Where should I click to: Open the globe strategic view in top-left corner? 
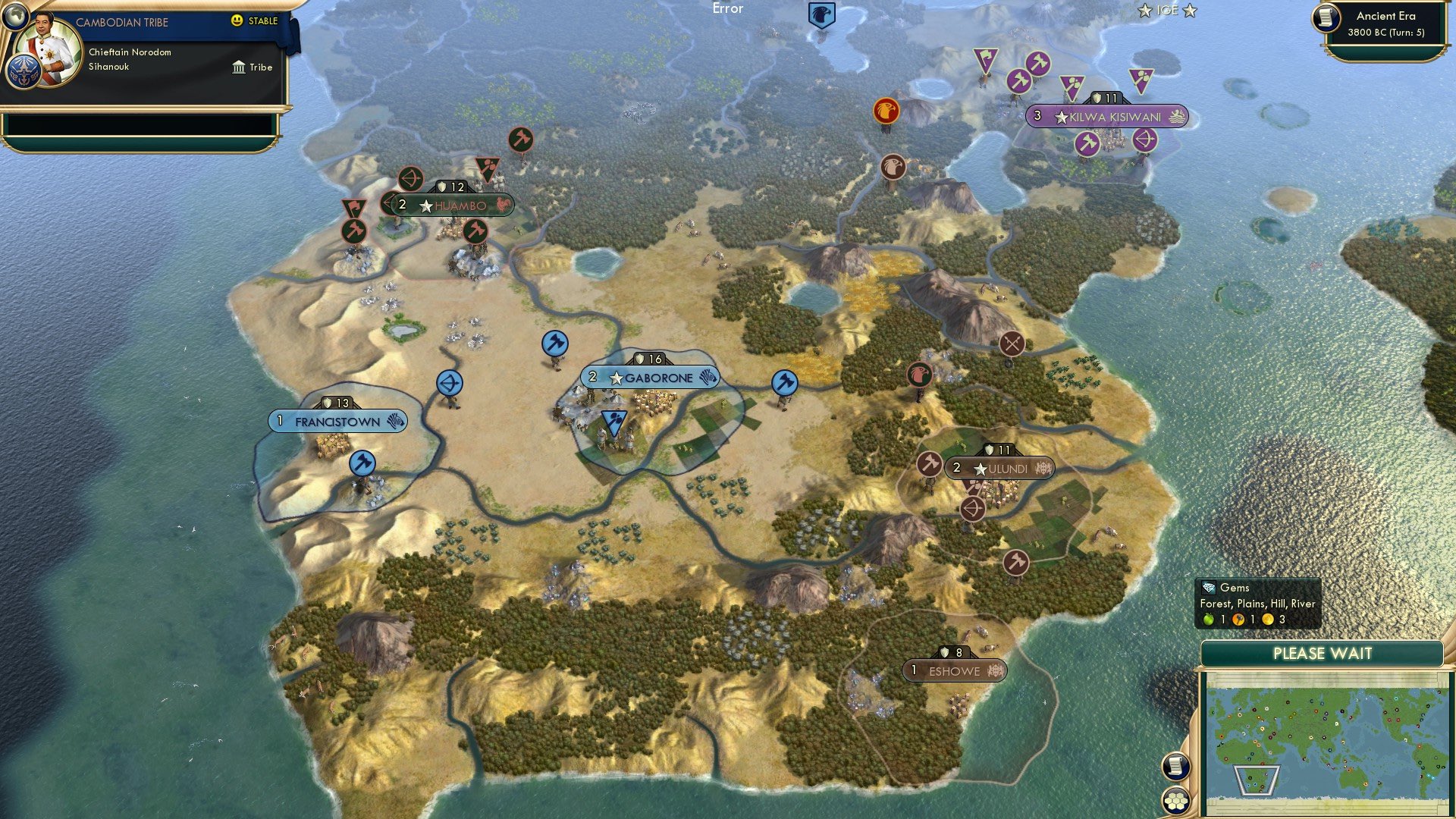coord(17,17)
